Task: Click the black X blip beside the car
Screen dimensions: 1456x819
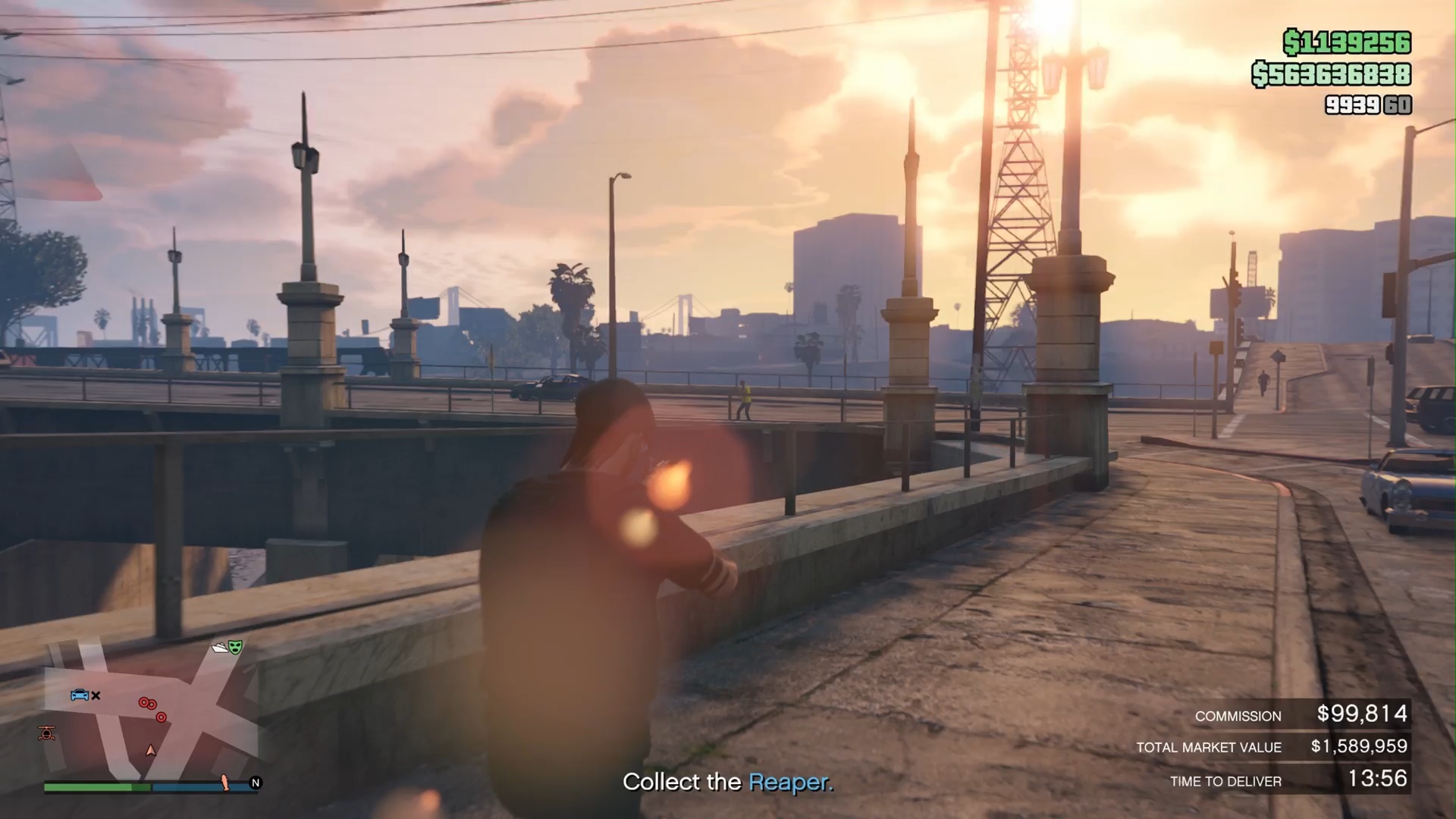Action: tap(96, 695)
